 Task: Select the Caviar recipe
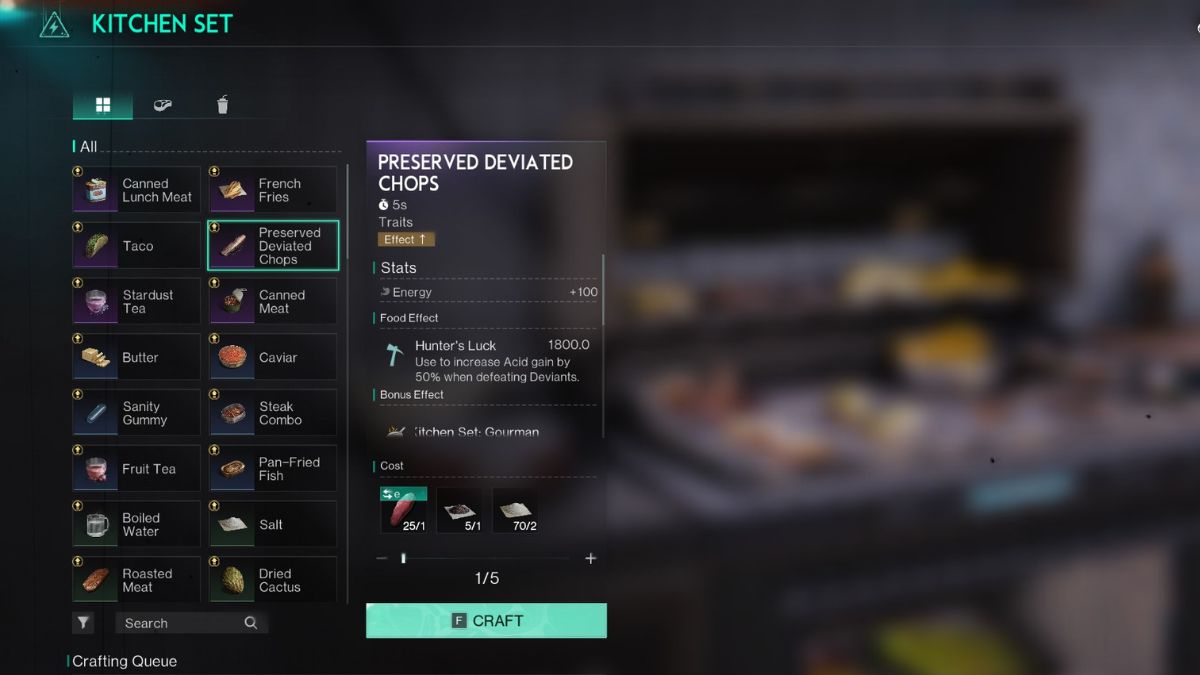point(273,358)
